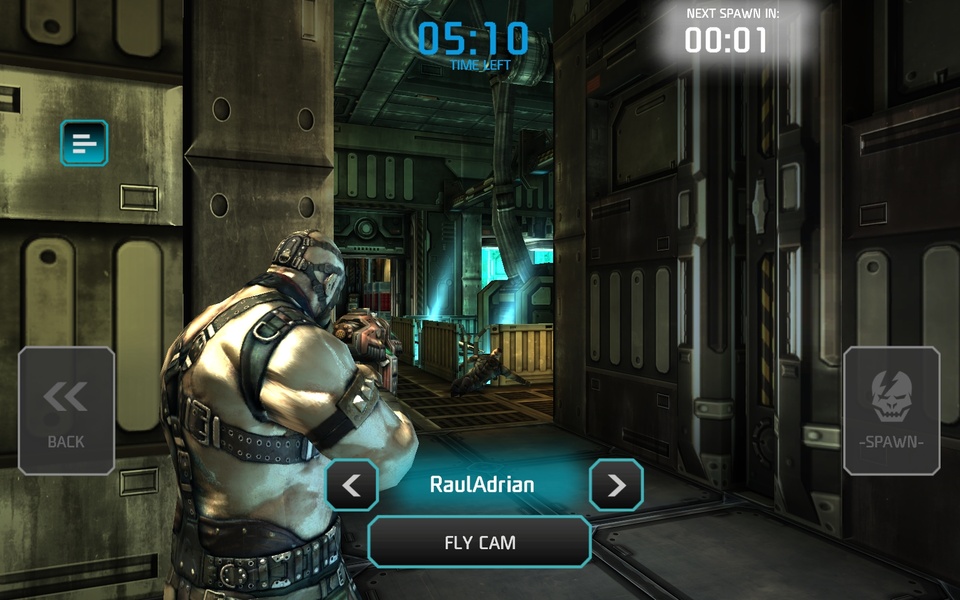Tap the skull SPAWN button

coord(892,411)
